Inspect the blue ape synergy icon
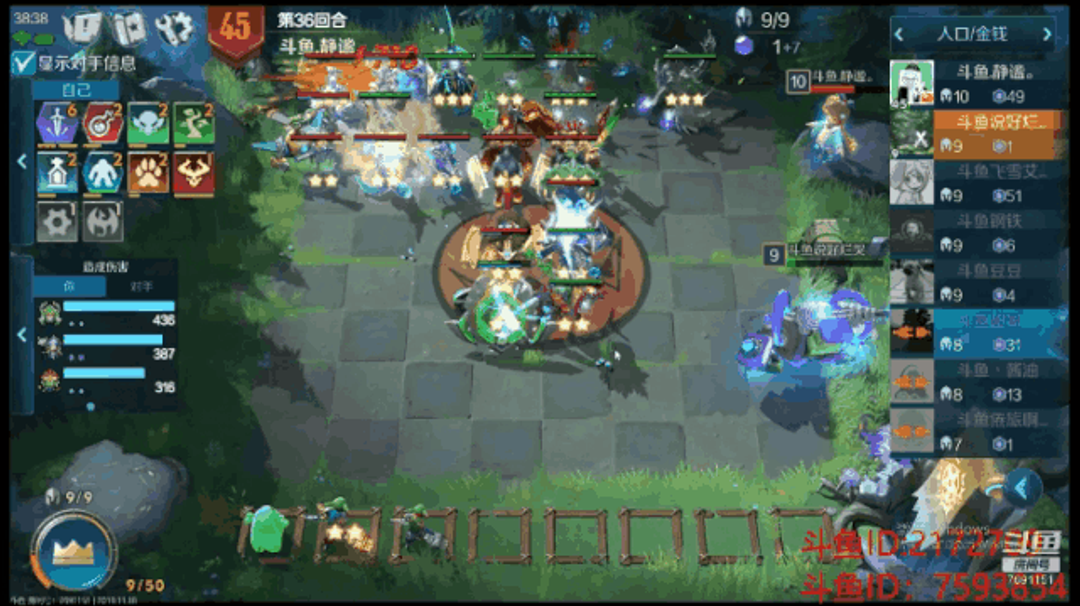1080x606 pixels. (101, 173)
